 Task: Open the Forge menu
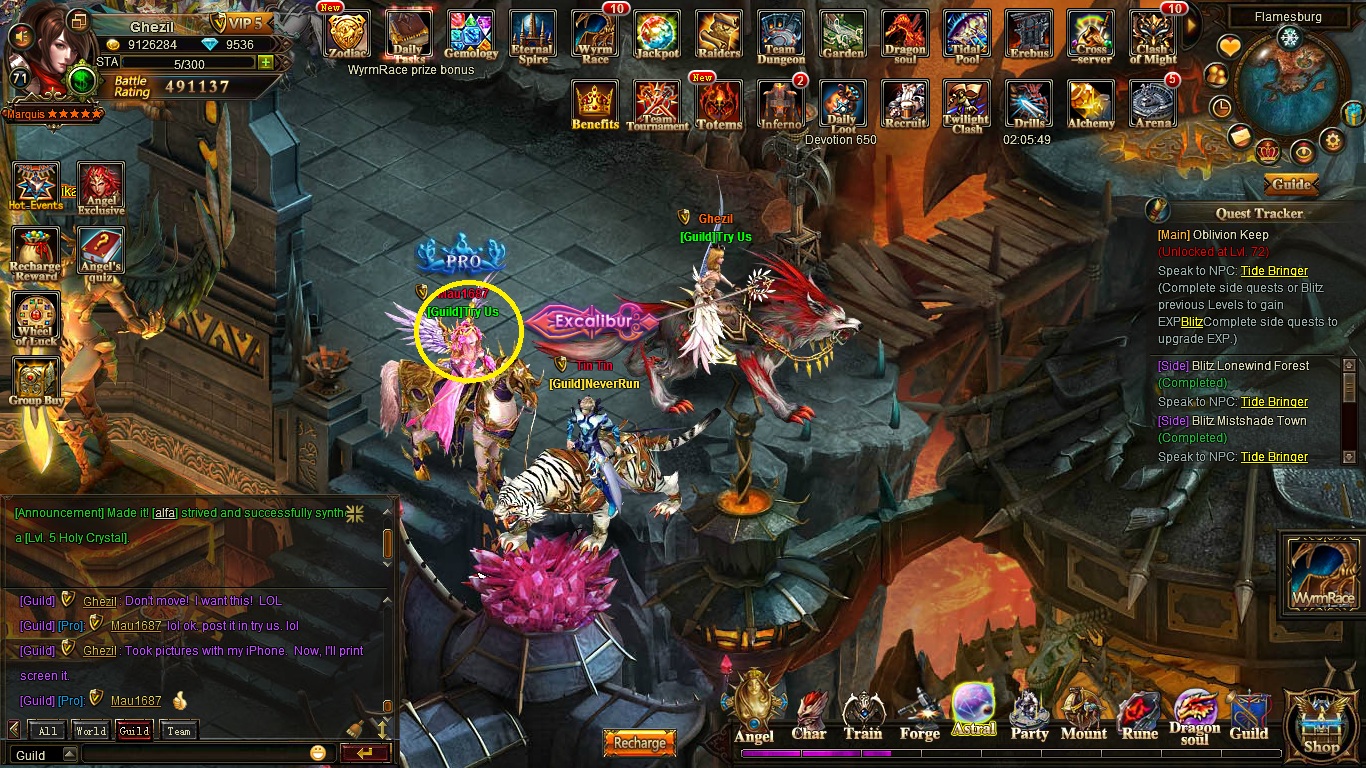point(919,715)
